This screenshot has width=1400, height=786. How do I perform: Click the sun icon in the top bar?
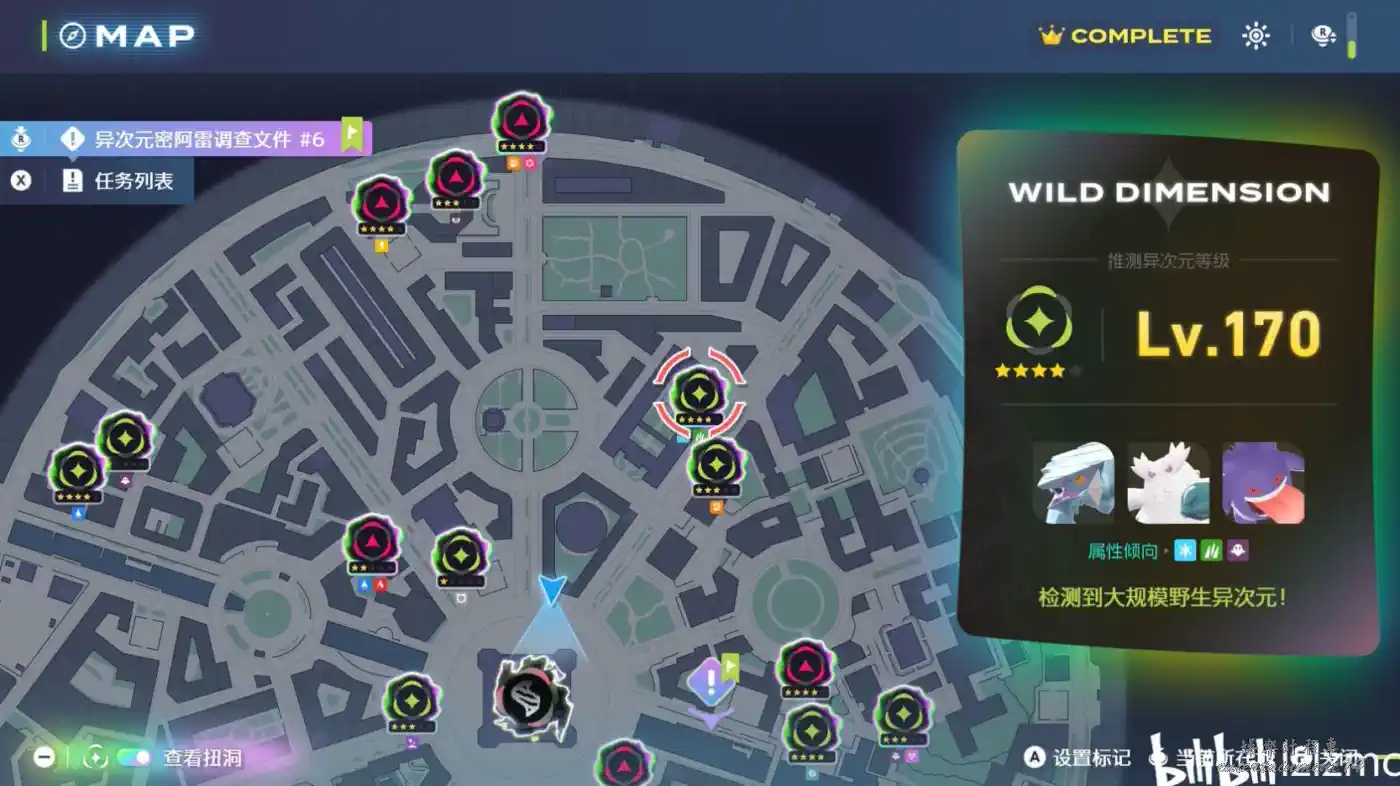[x=1255, y=36]
